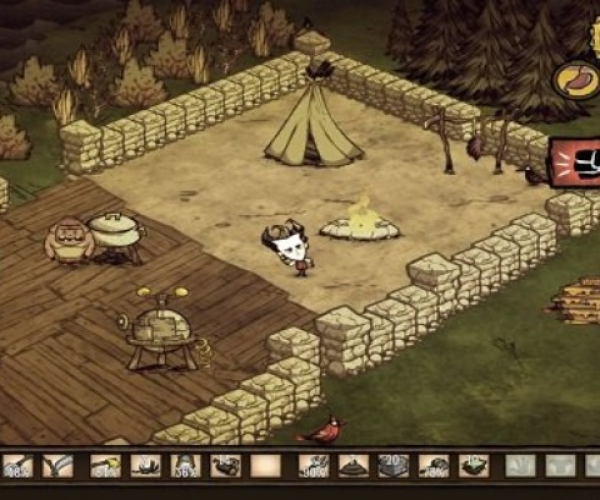Choose the pickaxe in the inventory bar
Screen dimensions: 600x500
(x=60, y=466)
